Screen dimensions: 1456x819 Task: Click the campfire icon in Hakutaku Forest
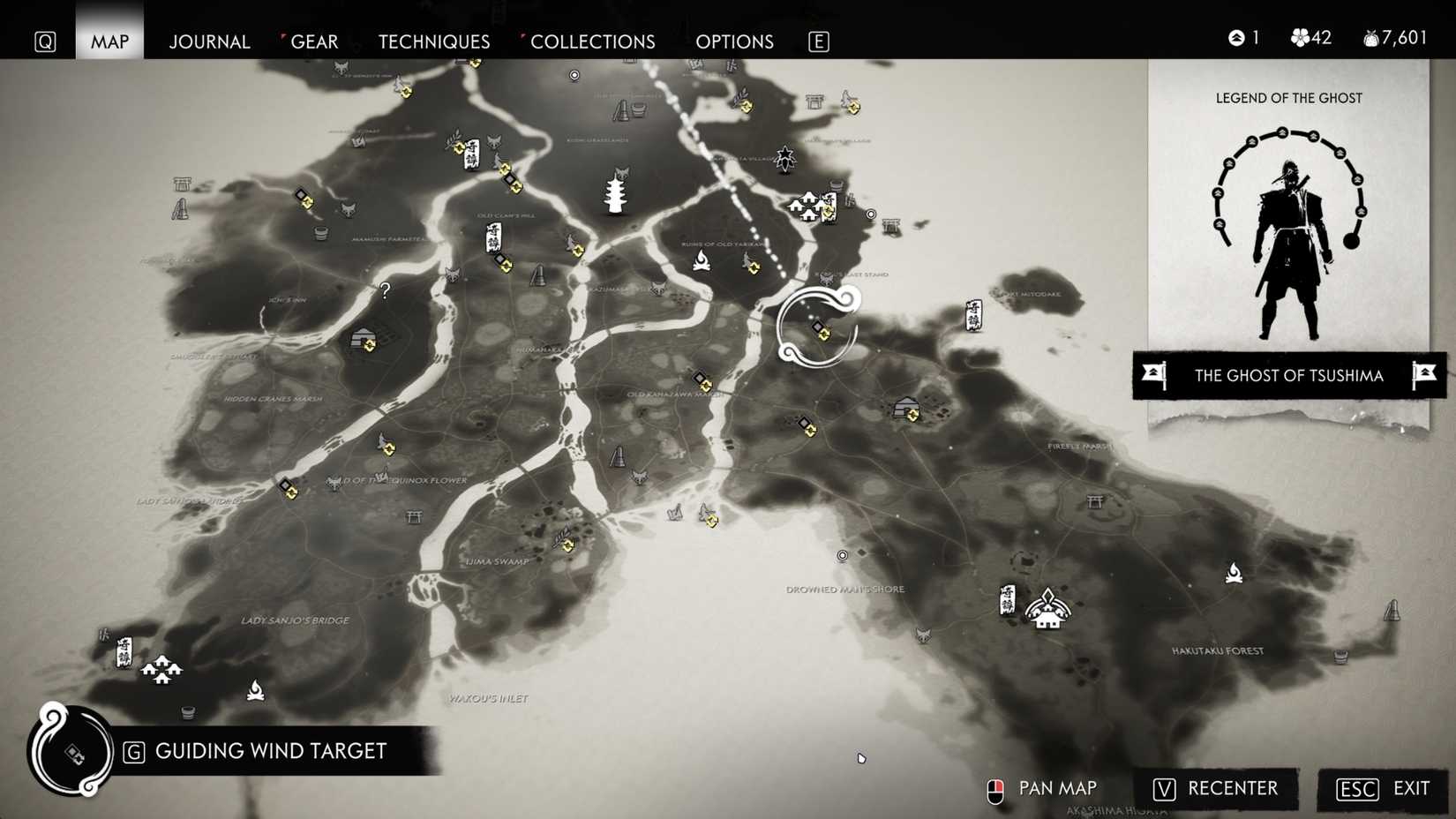point(1234,573)
